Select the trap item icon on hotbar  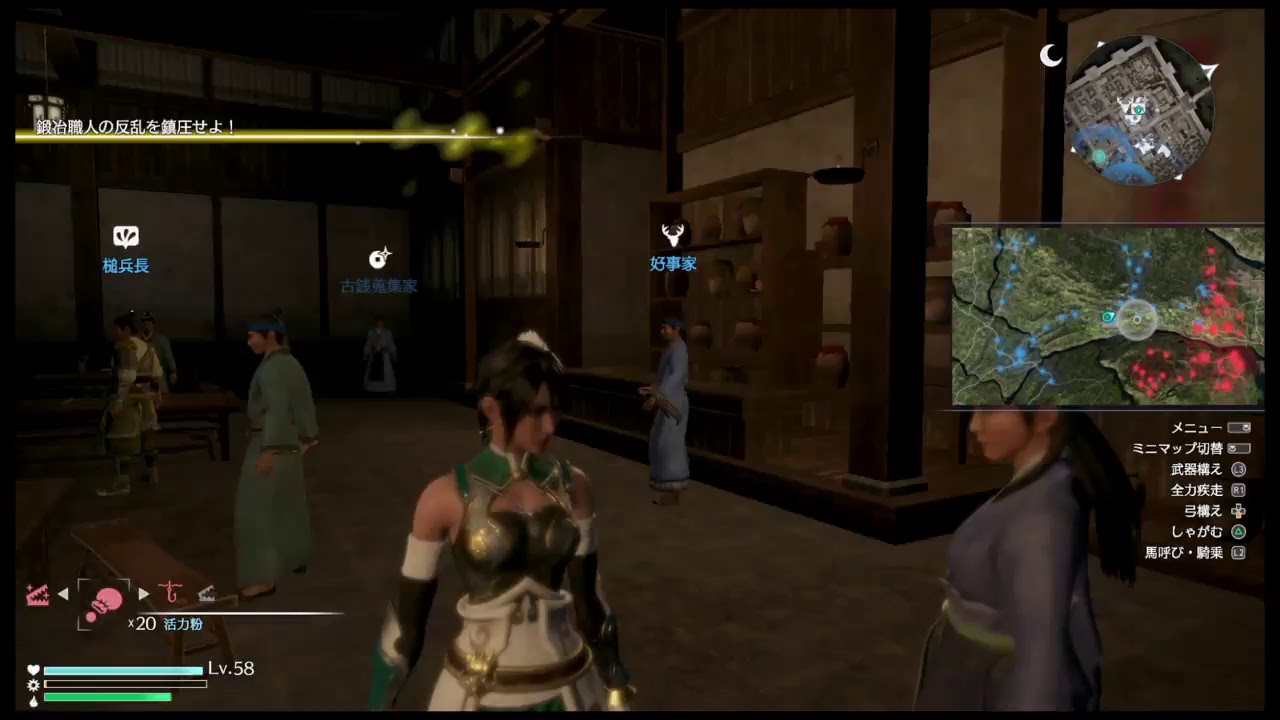[38, 594]
